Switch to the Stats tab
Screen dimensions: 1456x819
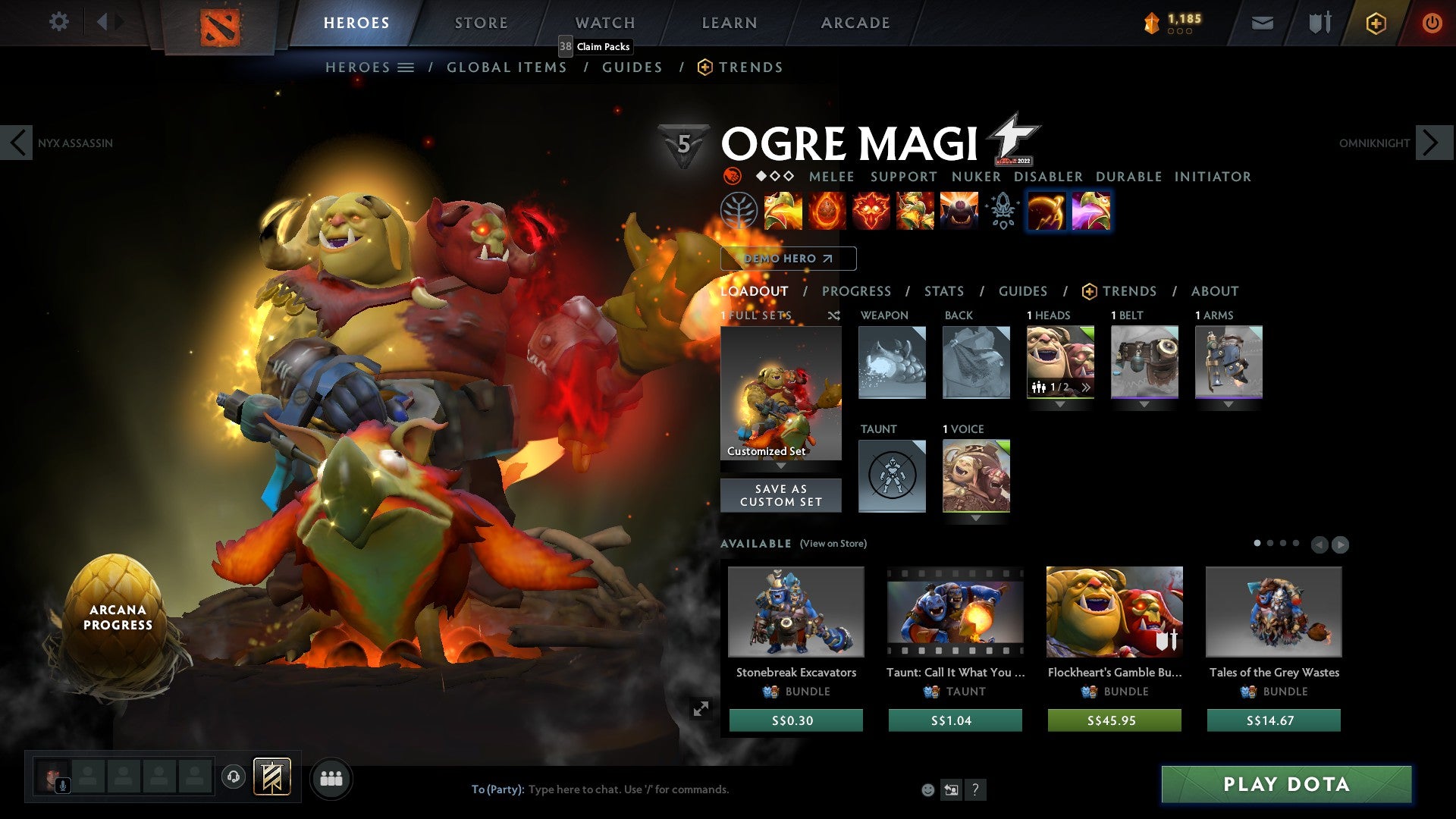coord(944,291)
